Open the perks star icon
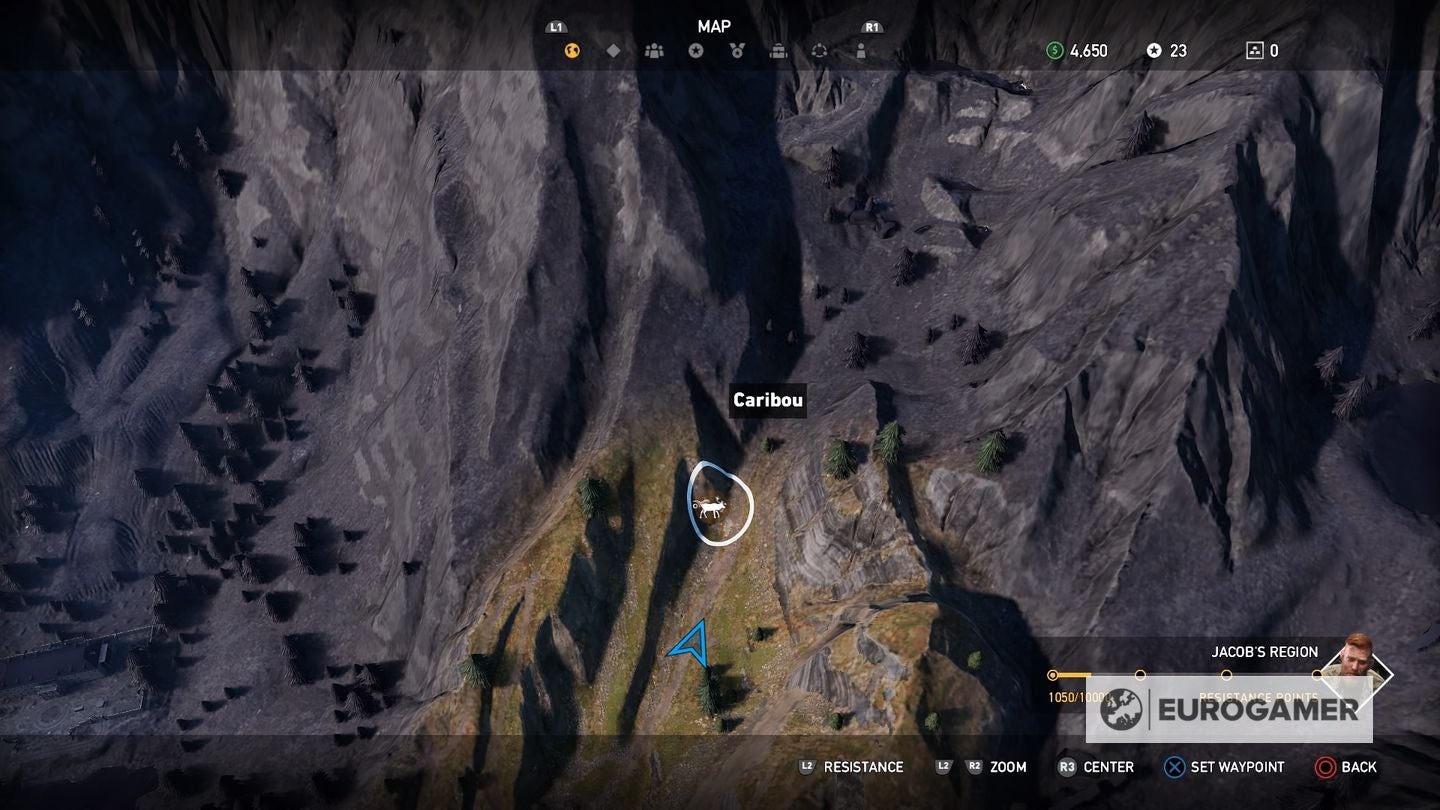 point(697,49)
